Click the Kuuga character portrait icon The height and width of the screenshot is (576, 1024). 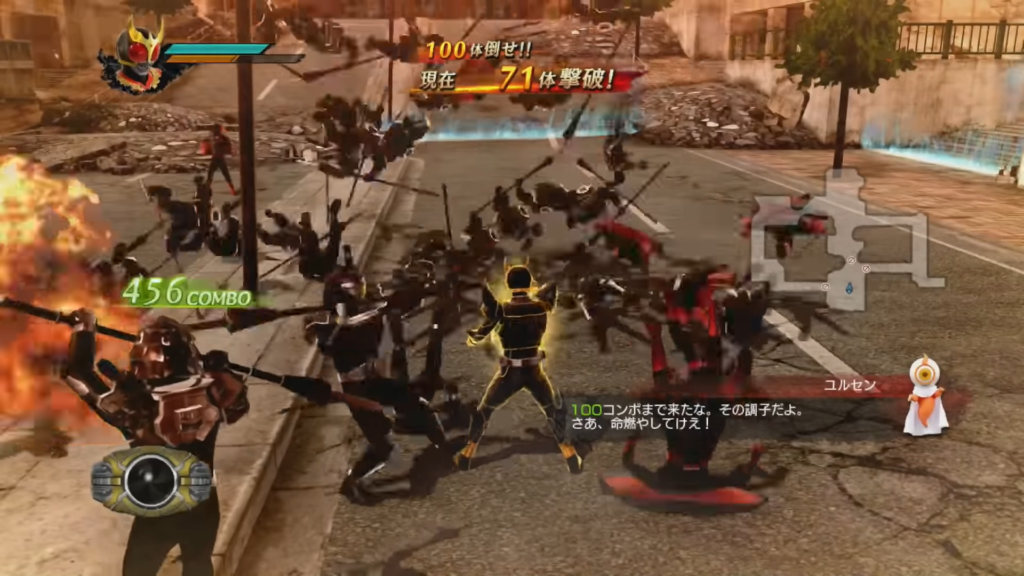pos(136,56)
